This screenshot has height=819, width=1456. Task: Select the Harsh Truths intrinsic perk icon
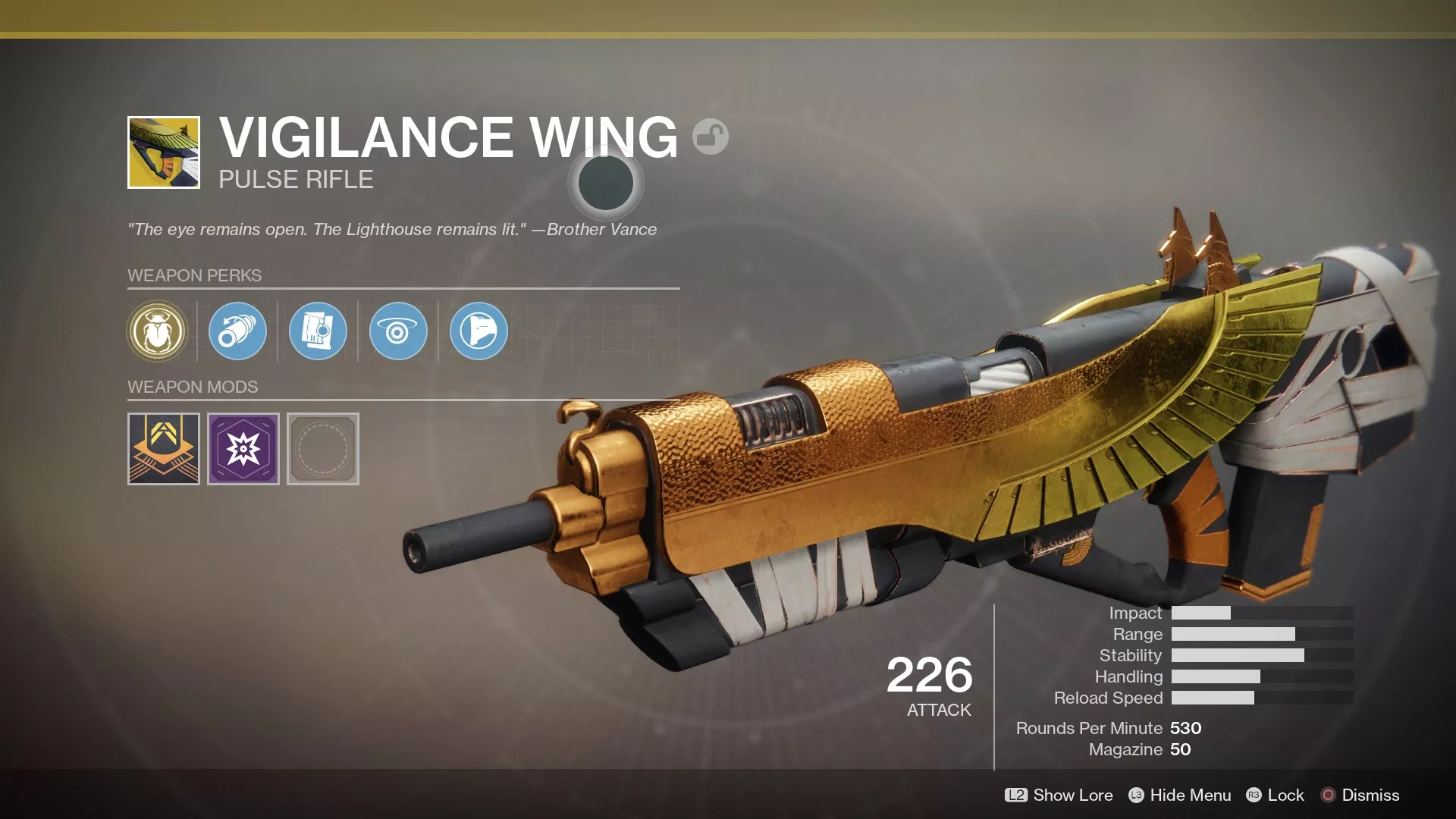(157, 331)
